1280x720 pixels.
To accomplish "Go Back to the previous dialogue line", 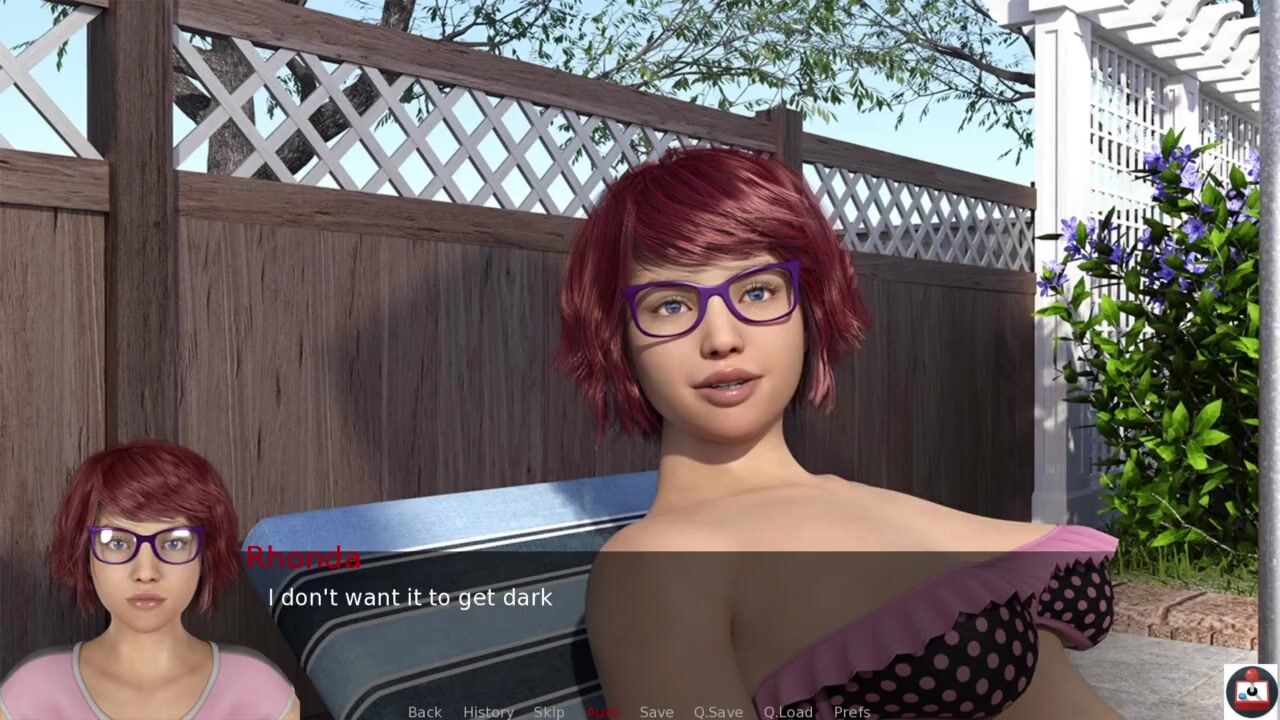I will pyautogui.click(x=424, y=711).
